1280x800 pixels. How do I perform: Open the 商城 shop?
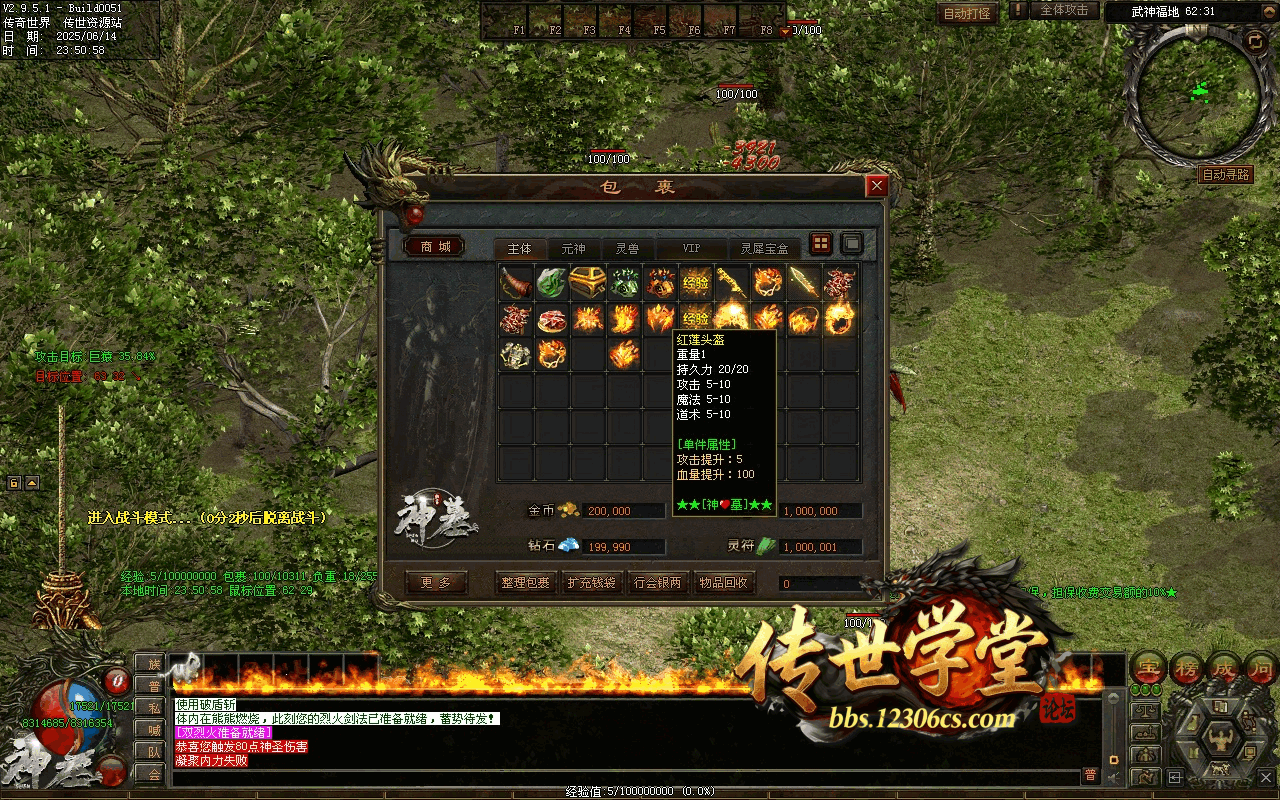[435, 247]
